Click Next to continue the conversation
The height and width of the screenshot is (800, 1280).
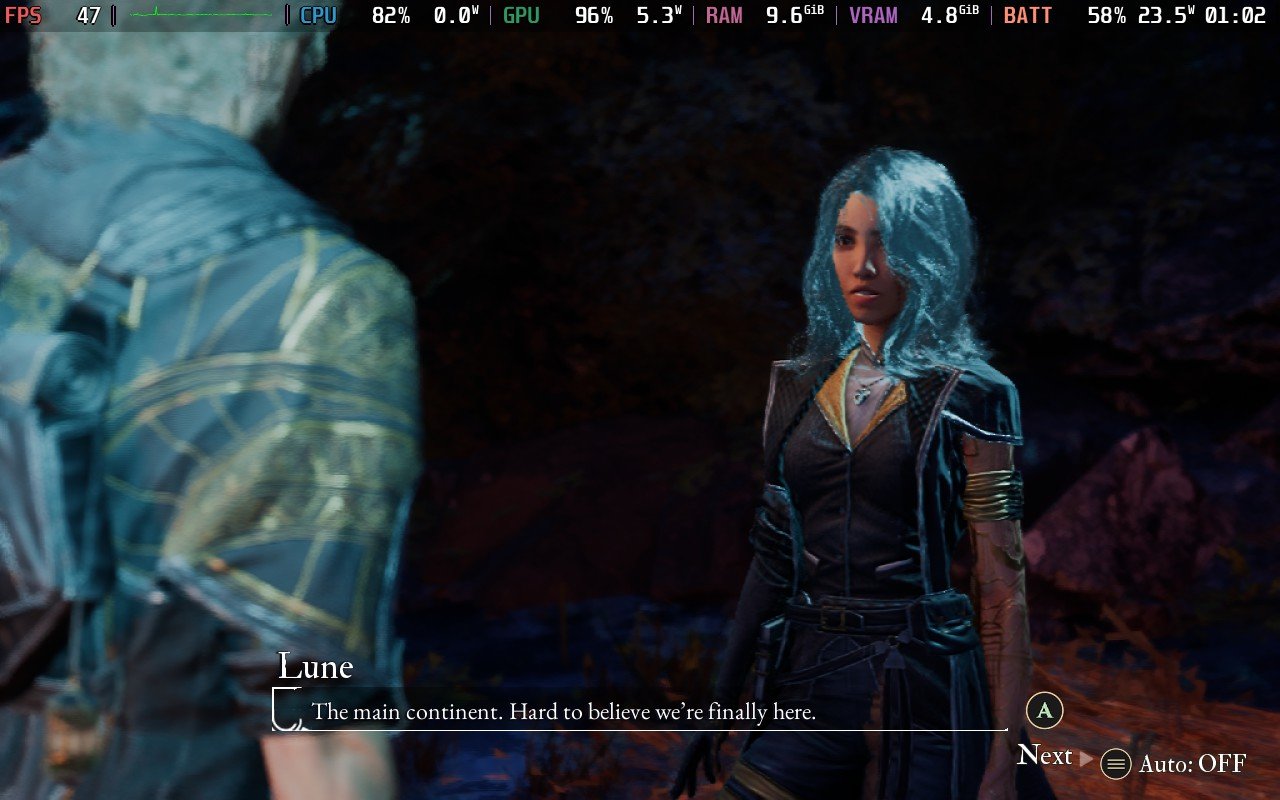[x=1043, y=756]
